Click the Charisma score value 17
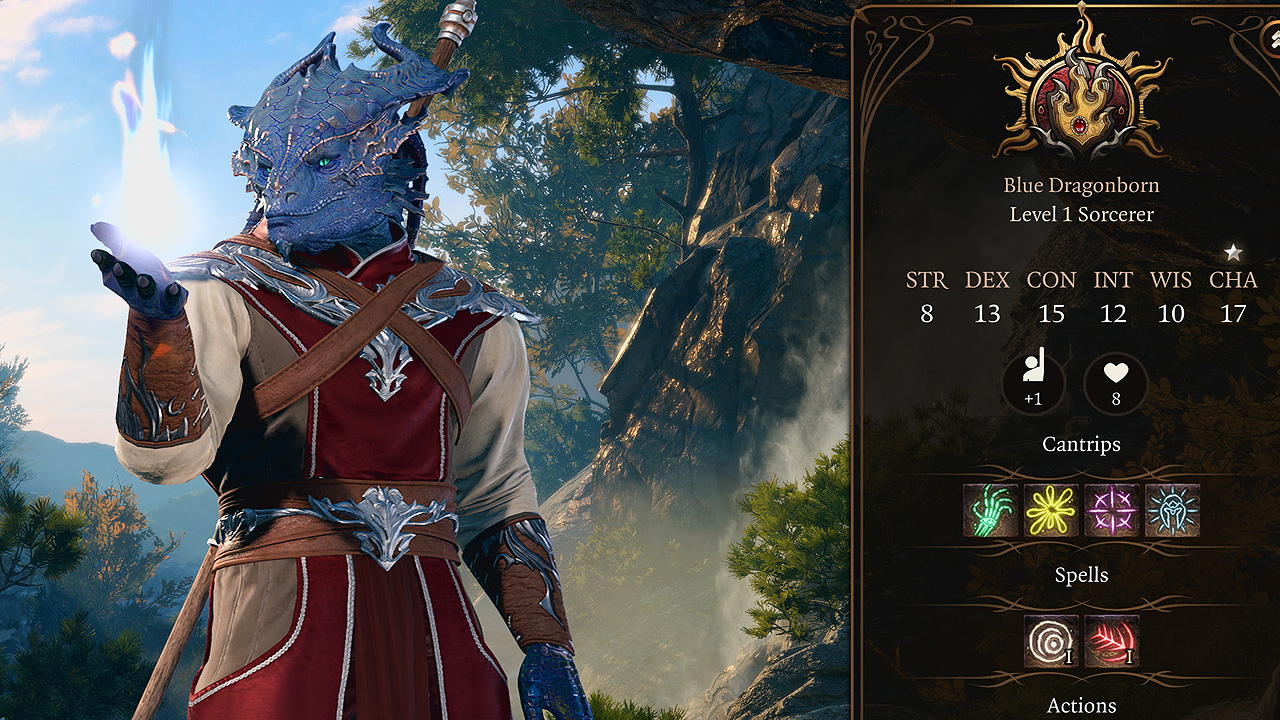This screenshot has height=720, width=1280. [1232, 313]
